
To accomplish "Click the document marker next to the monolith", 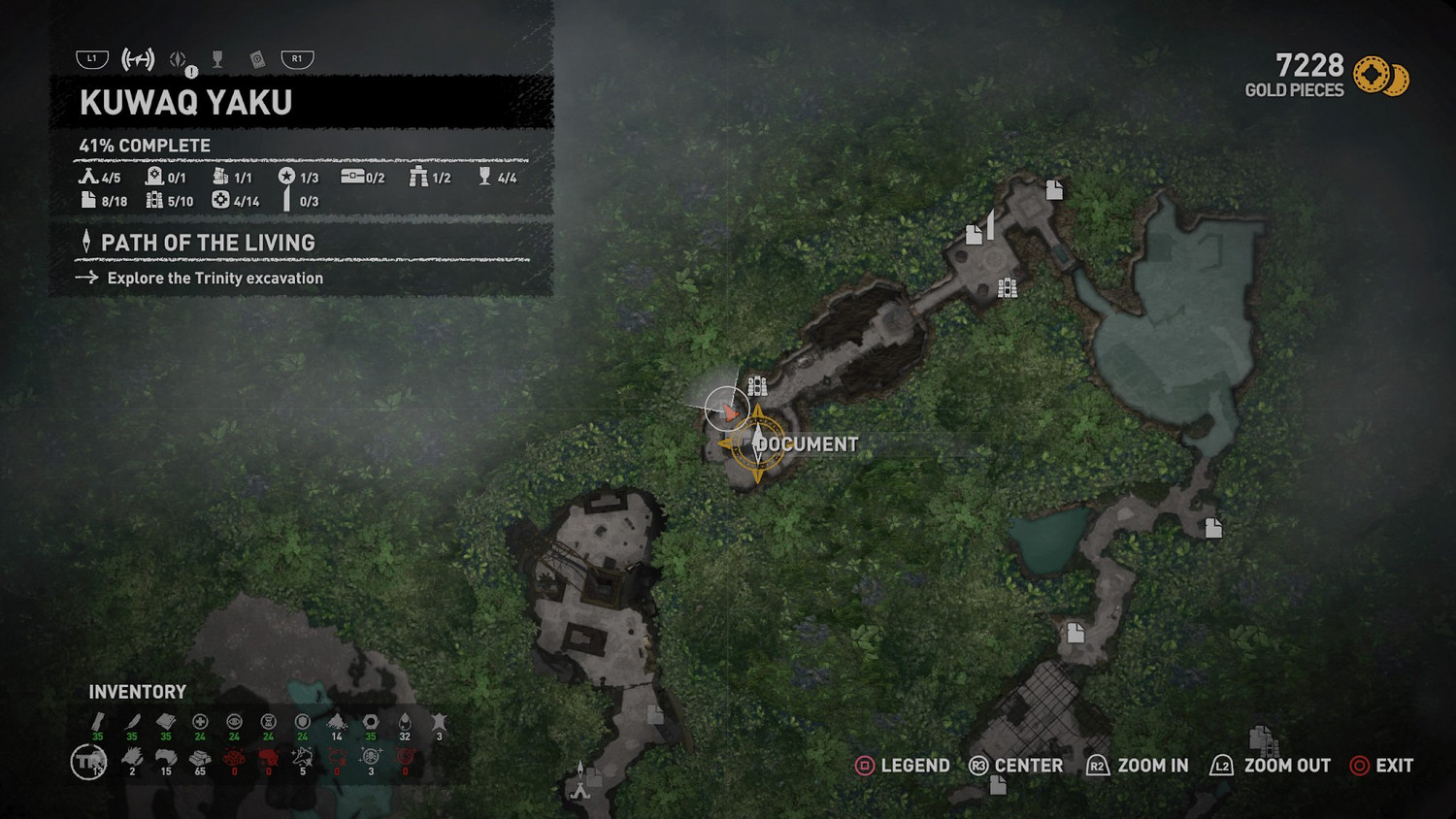I will click(x=974, y=235).
